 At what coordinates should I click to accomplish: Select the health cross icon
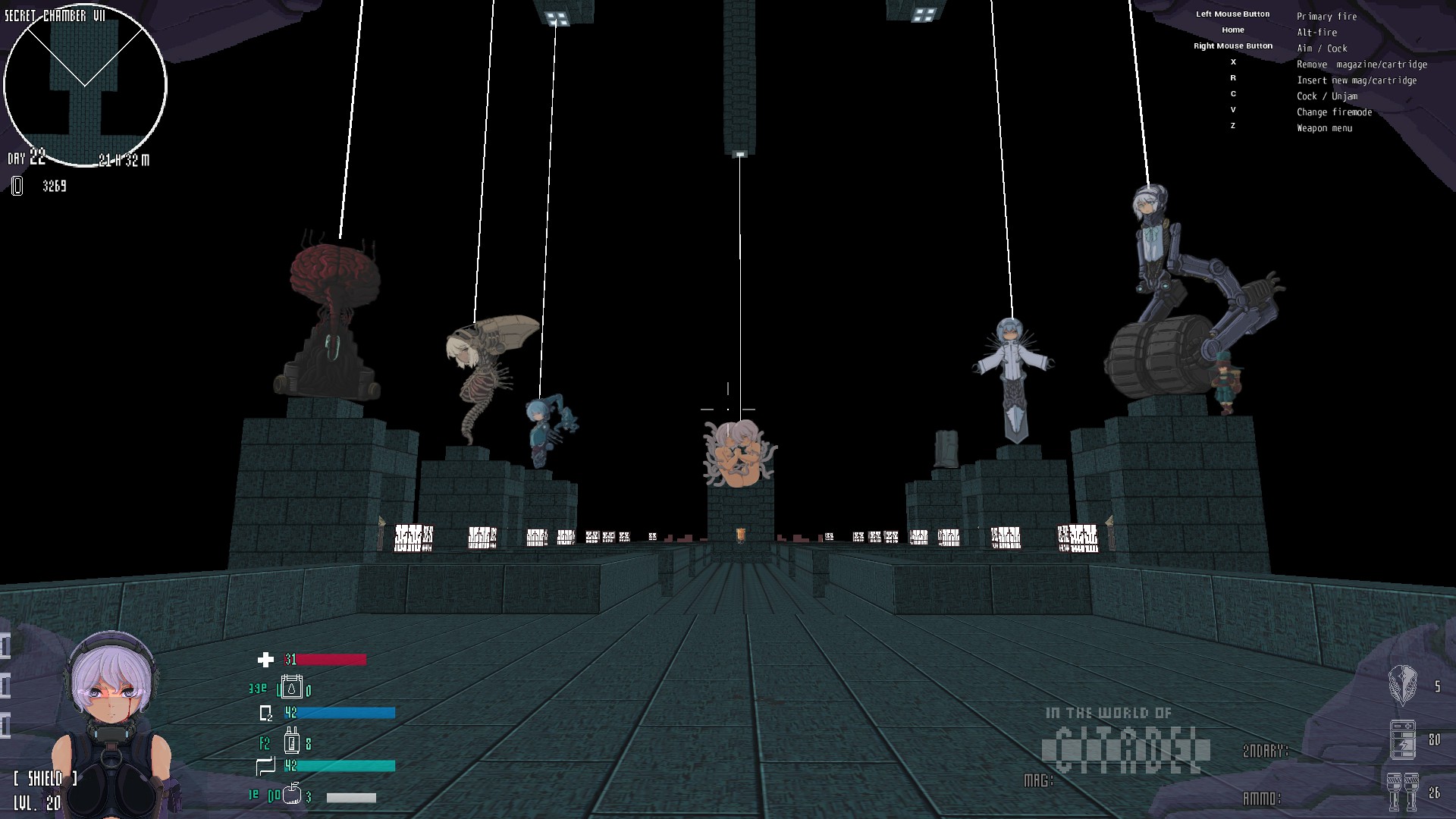coord(264,661)
